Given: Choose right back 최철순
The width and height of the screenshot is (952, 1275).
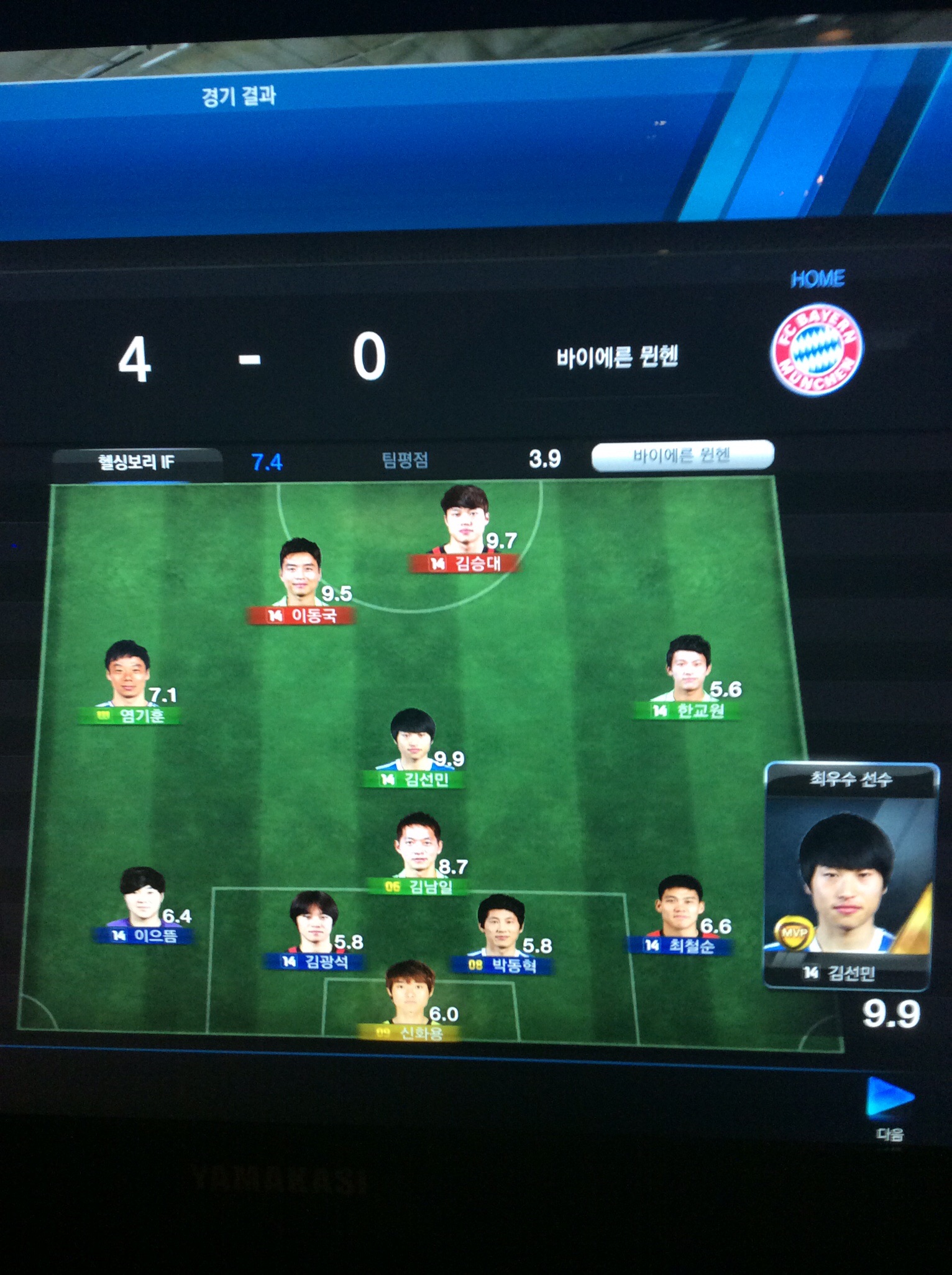Looking at the screenshot, I should (x=680, y=913).
